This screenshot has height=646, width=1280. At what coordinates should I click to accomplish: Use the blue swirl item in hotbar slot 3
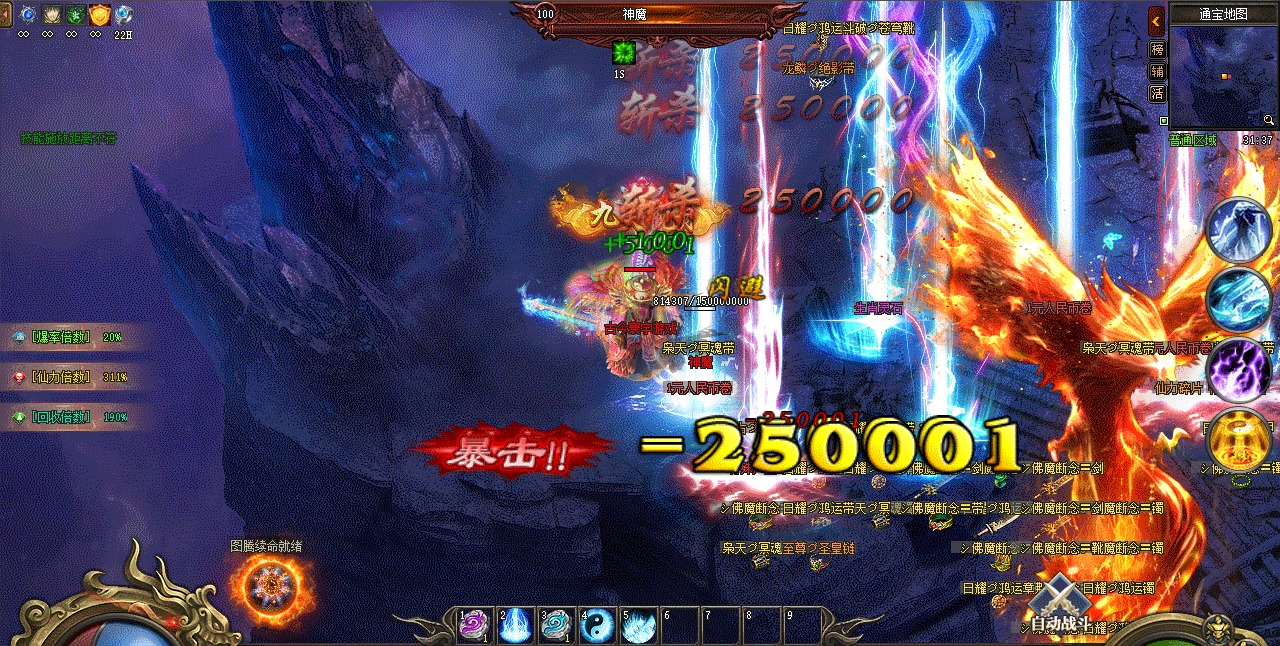555,626
